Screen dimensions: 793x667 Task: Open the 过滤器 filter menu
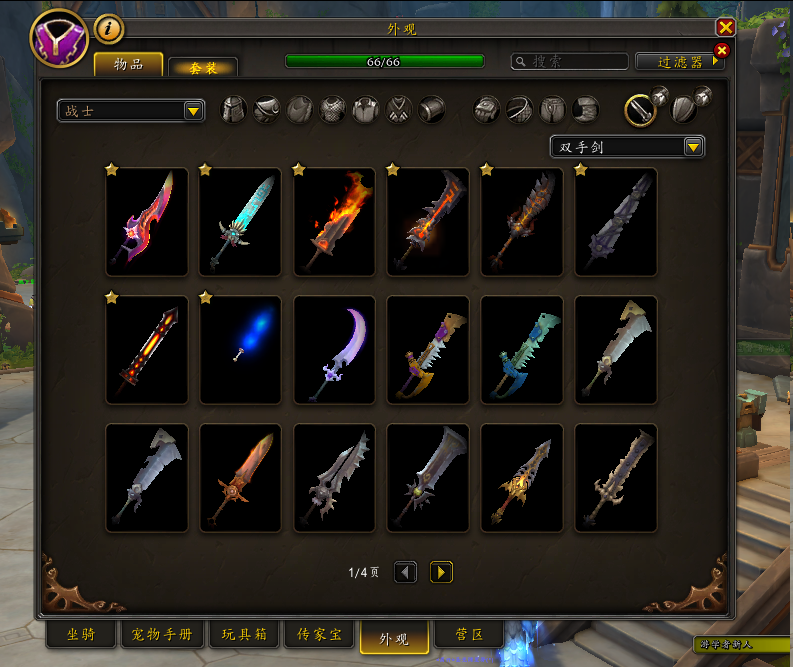point(678,62)
